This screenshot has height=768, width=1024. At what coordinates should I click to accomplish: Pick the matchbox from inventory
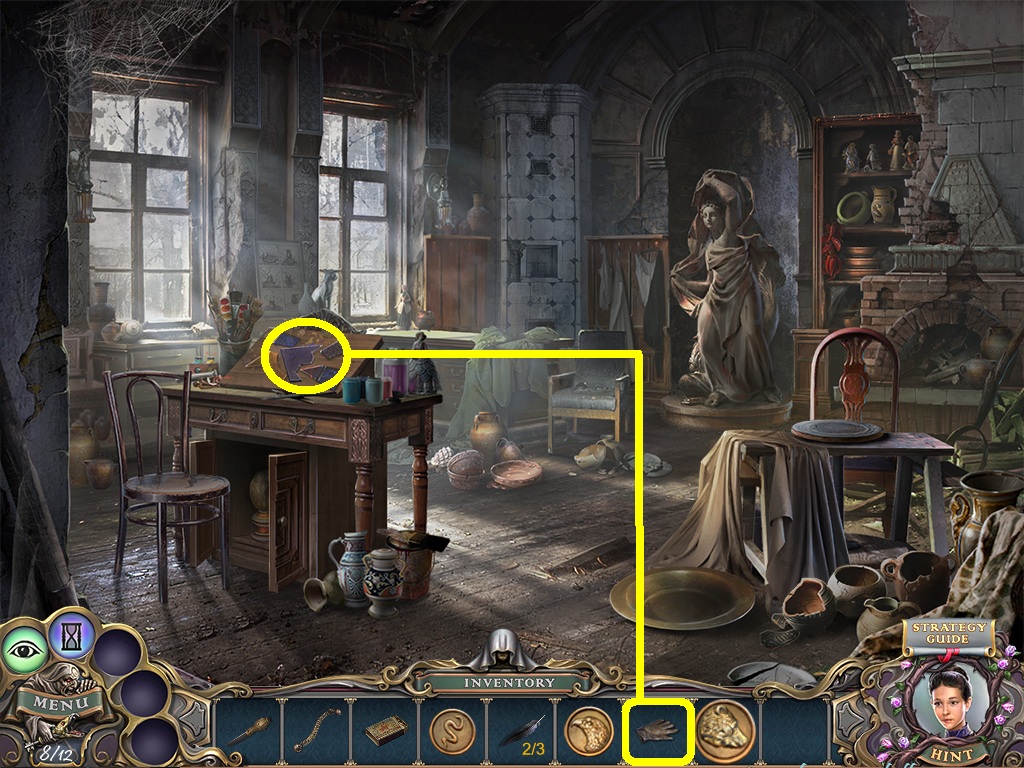click(x=384, y=732)
